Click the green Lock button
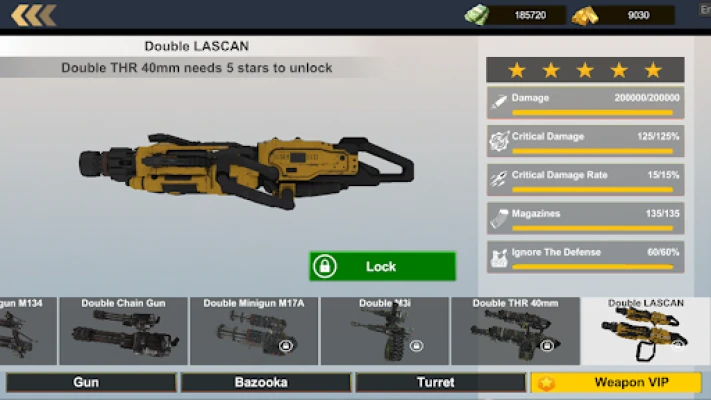Screen dimensions: 711x400 (382, 266)
